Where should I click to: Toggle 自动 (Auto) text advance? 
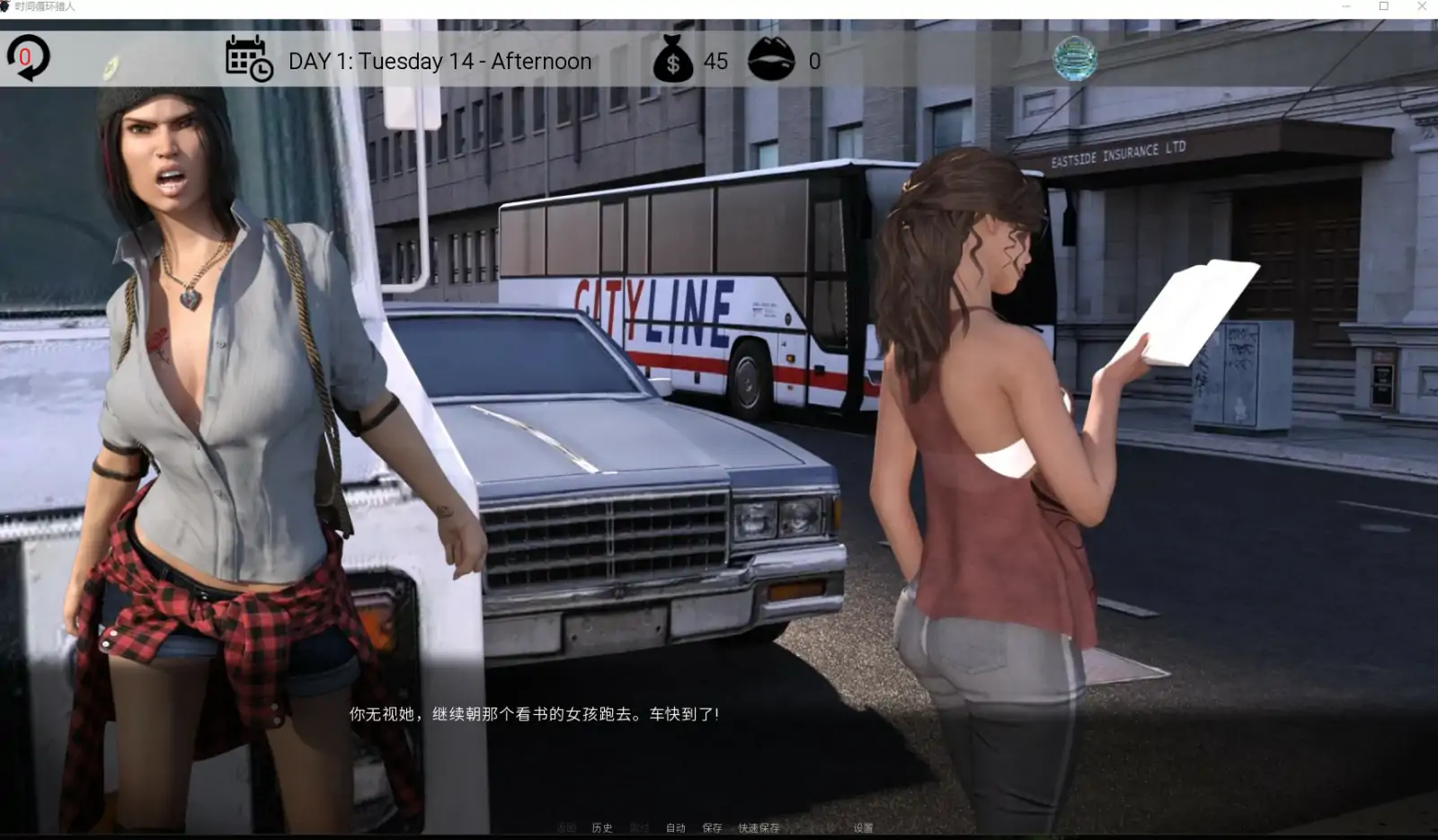pyautogui.click(x=676, y=827)
